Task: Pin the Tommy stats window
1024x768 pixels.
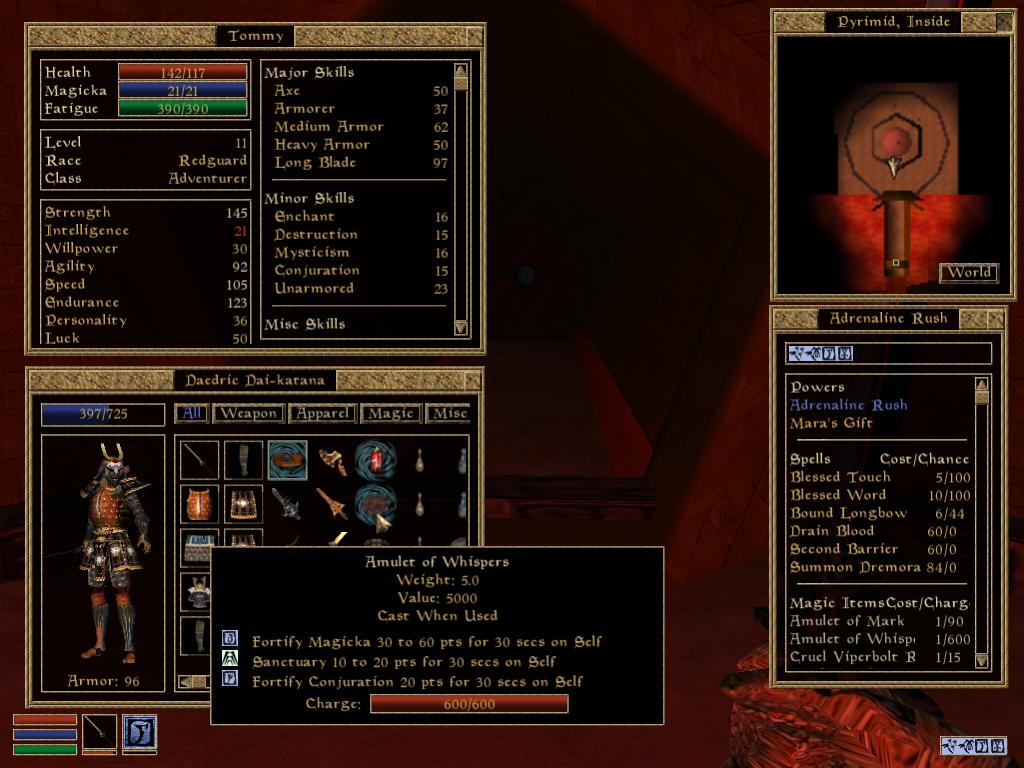Action: click(x=474, y=36)
